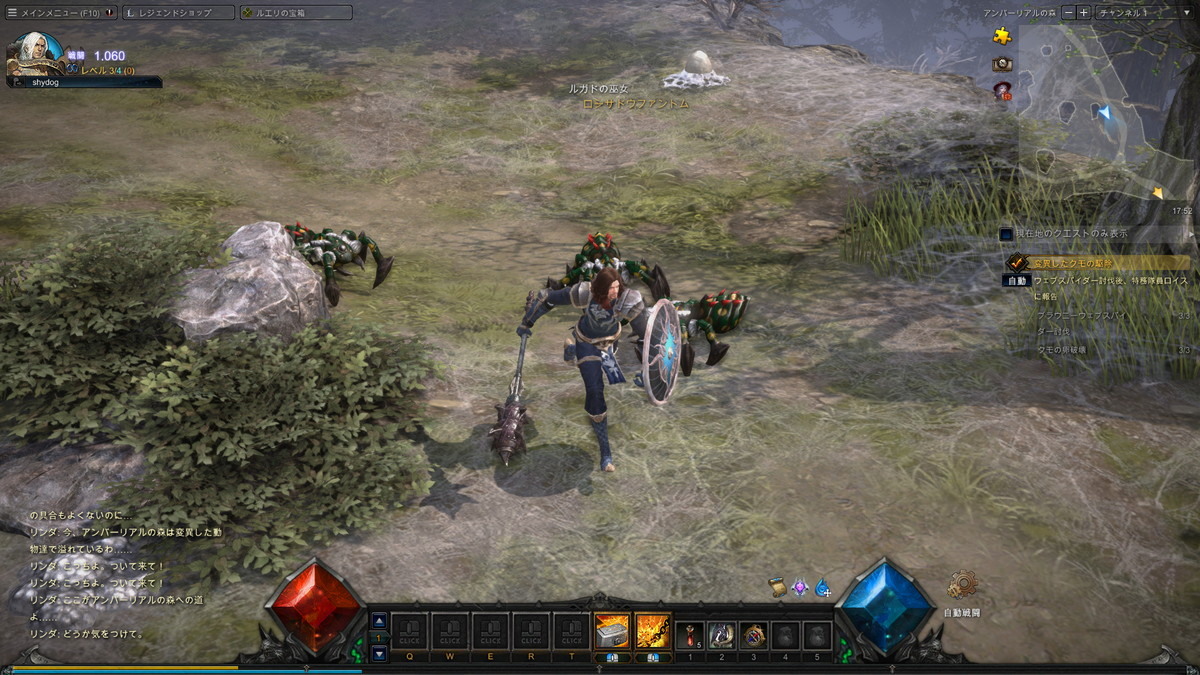The height and width of the screenshot is (675, 1200).
Task: Open ルエリの宝箱 treasure chest button
Action: point(295,13)
